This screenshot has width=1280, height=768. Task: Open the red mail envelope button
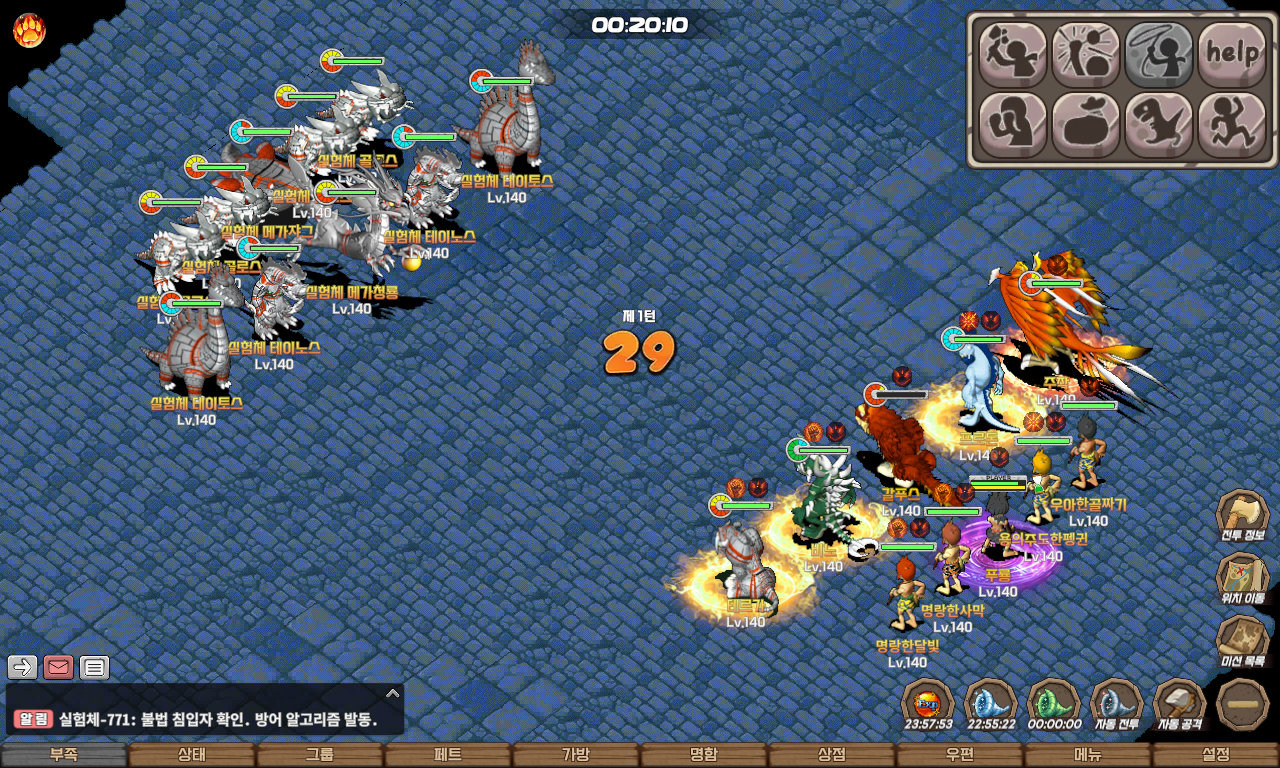click(58, 667)
